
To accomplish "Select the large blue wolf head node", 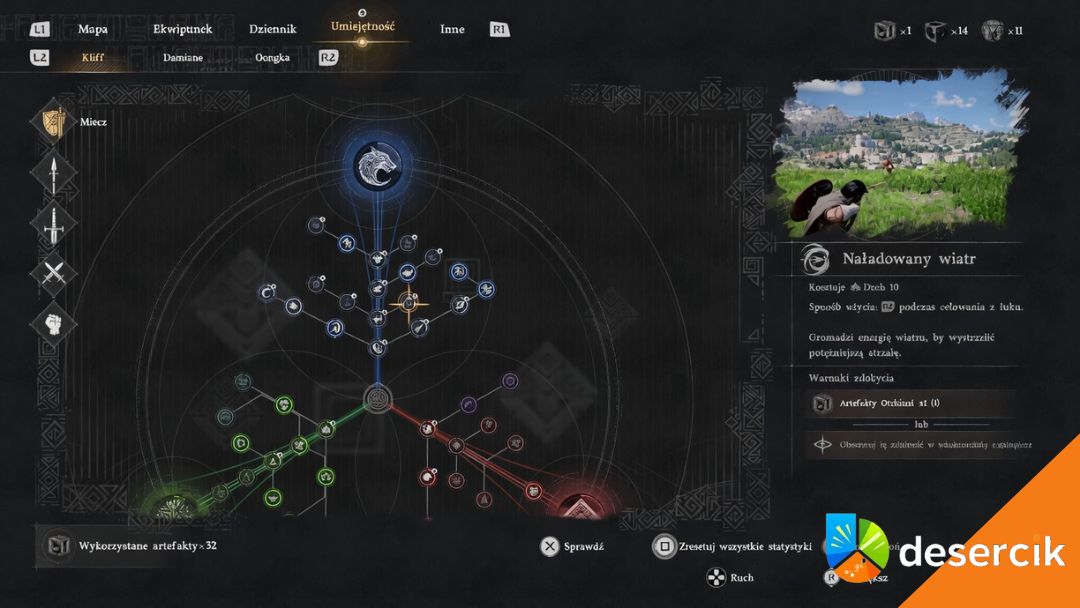I will [x=378, y=163].
